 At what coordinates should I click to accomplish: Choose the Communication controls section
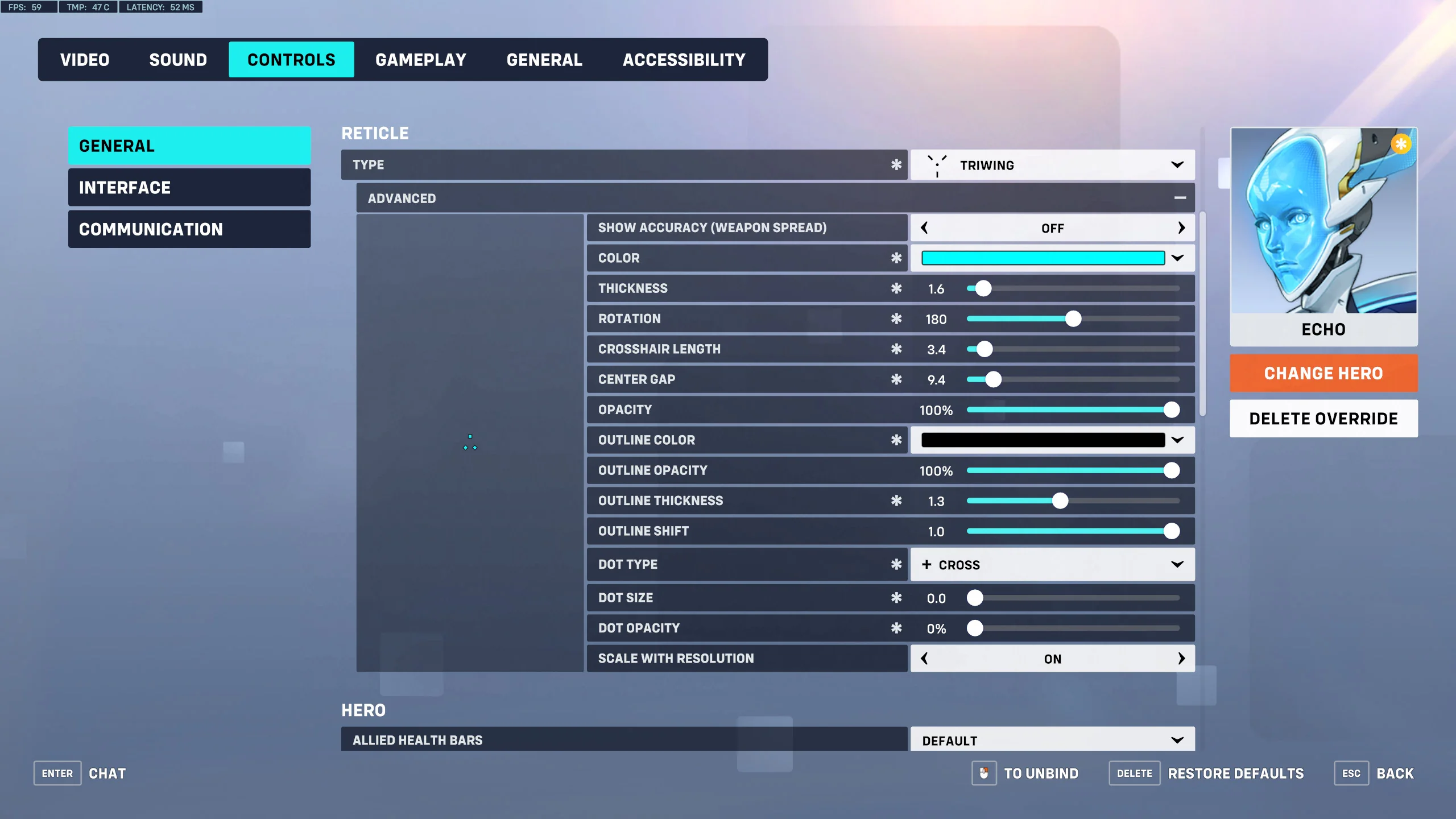coord(189,229)
